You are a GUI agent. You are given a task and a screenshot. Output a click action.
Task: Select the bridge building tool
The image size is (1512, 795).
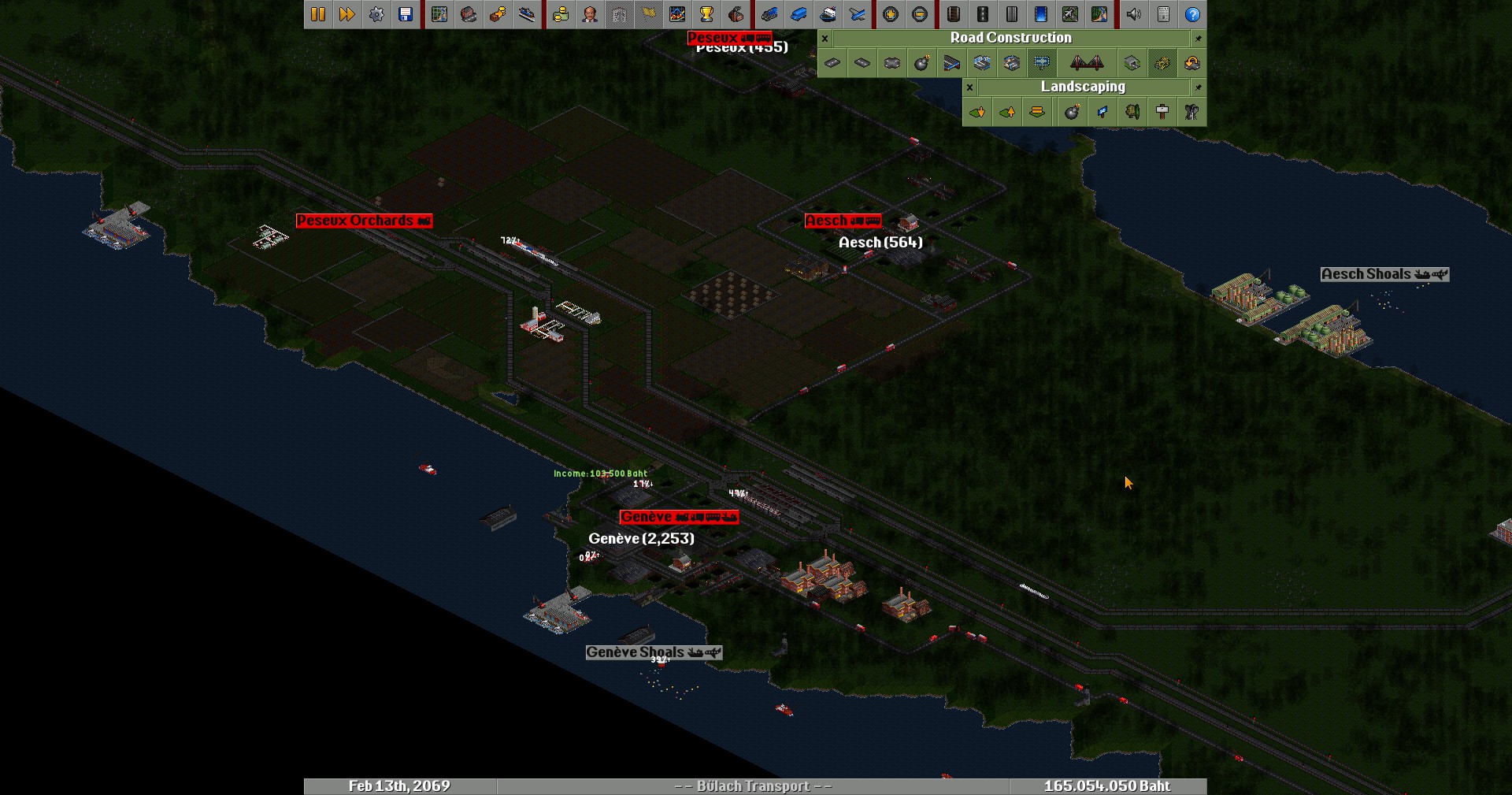click(x=1087, y=63)
